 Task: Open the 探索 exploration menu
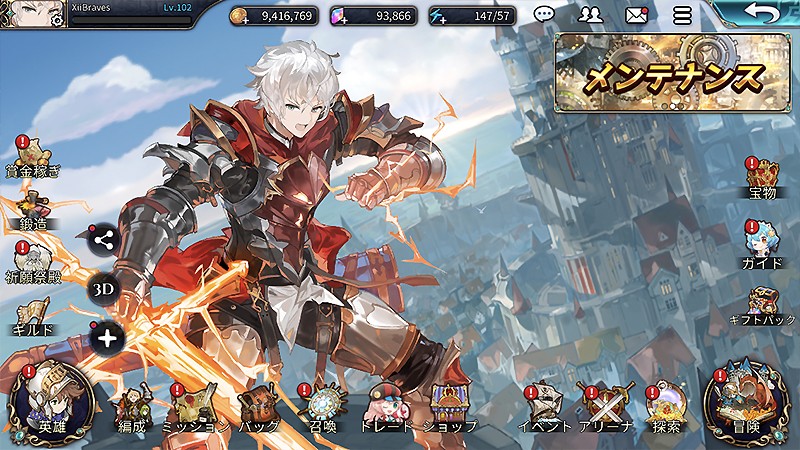[x=666, y=408]
